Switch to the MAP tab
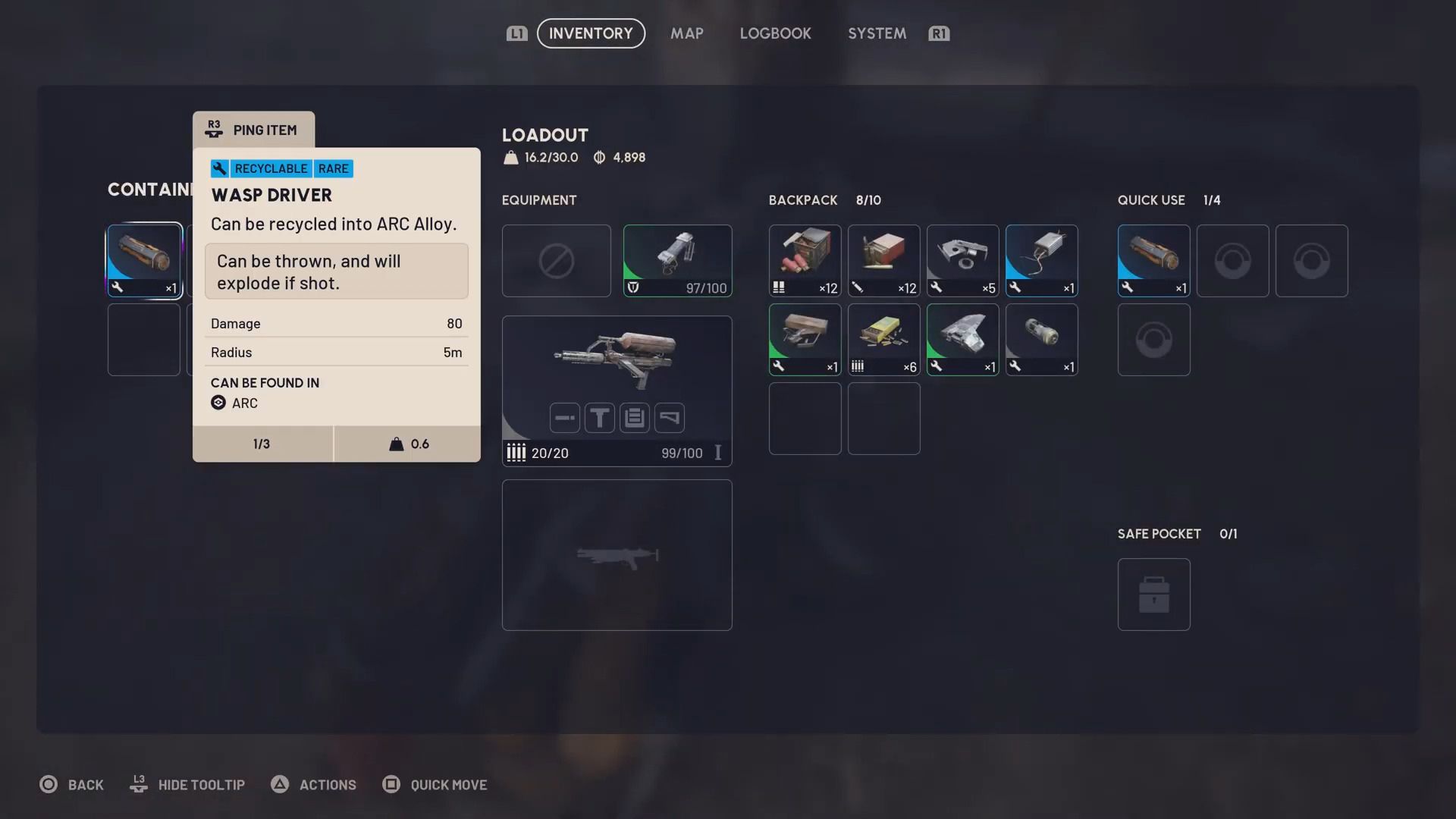 [x=686, y=33]
